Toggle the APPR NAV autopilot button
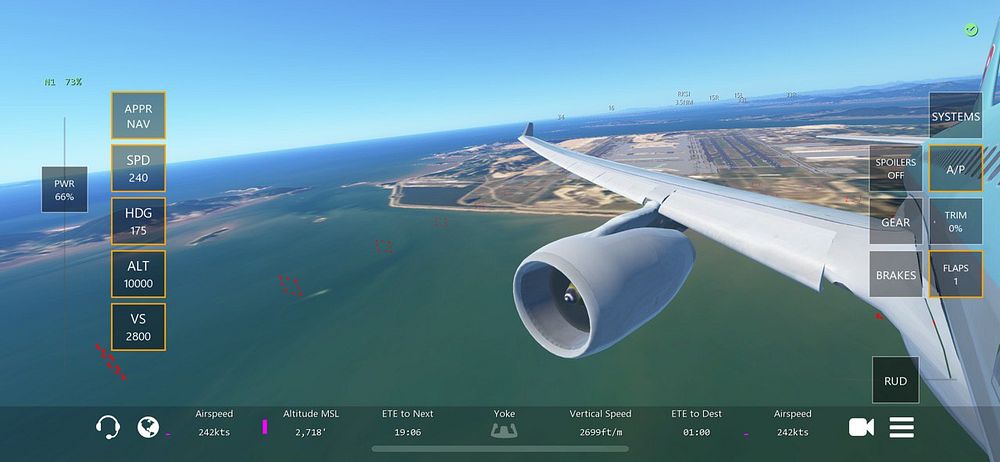The width and height of the screenshot is (1000, 462). point(138,116)
